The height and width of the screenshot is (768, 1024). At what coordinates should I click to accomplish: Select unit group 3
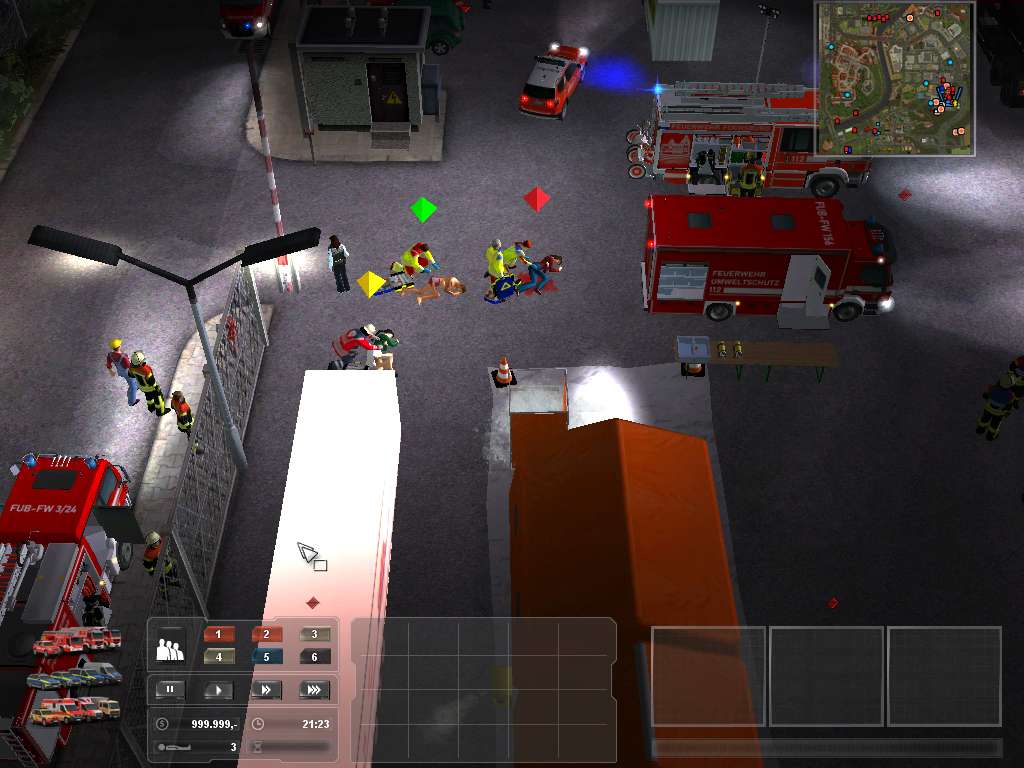(x=314, y=634)
